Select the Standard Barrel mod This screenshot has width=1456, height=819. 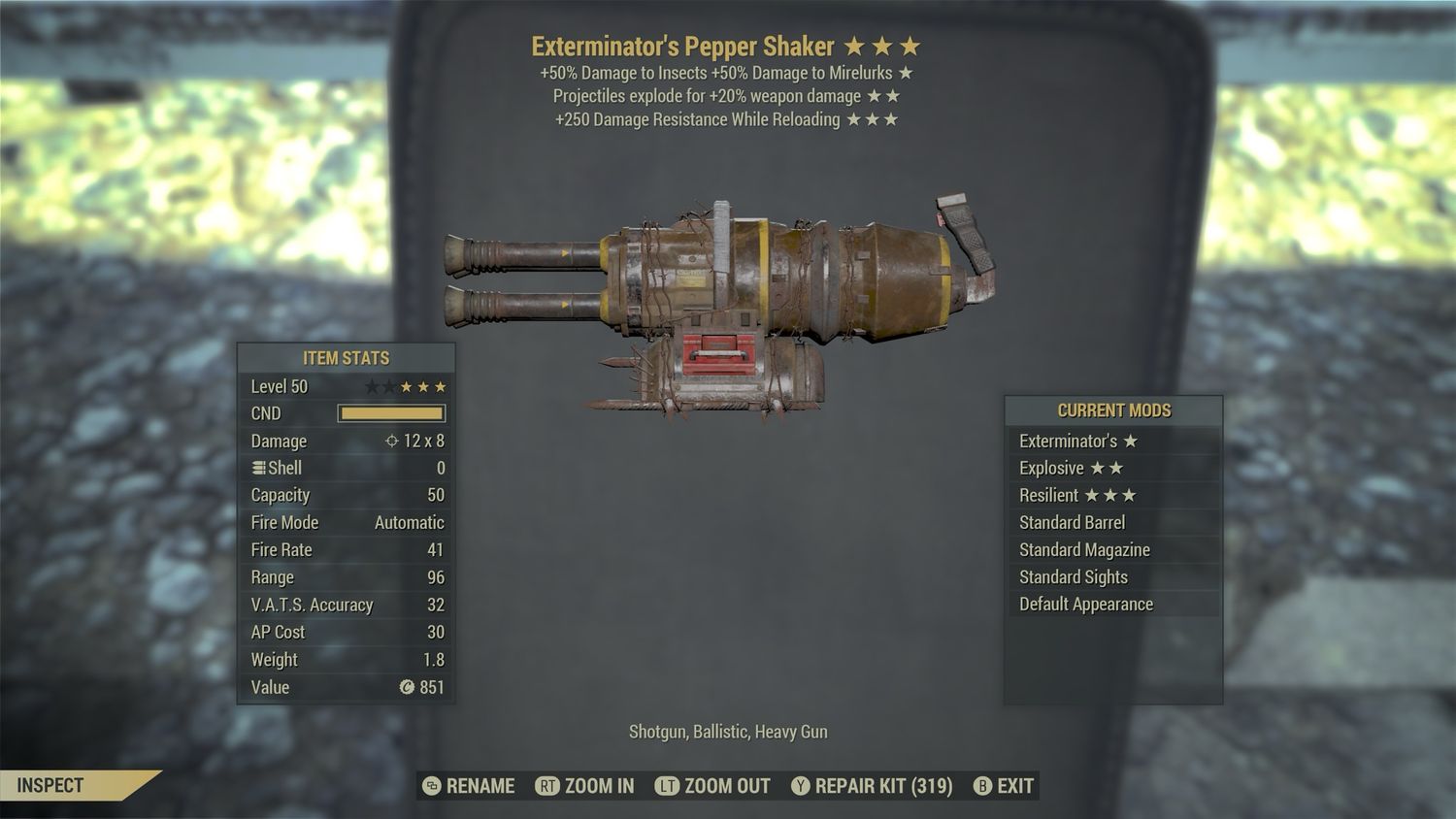(x=1112, y=522)
